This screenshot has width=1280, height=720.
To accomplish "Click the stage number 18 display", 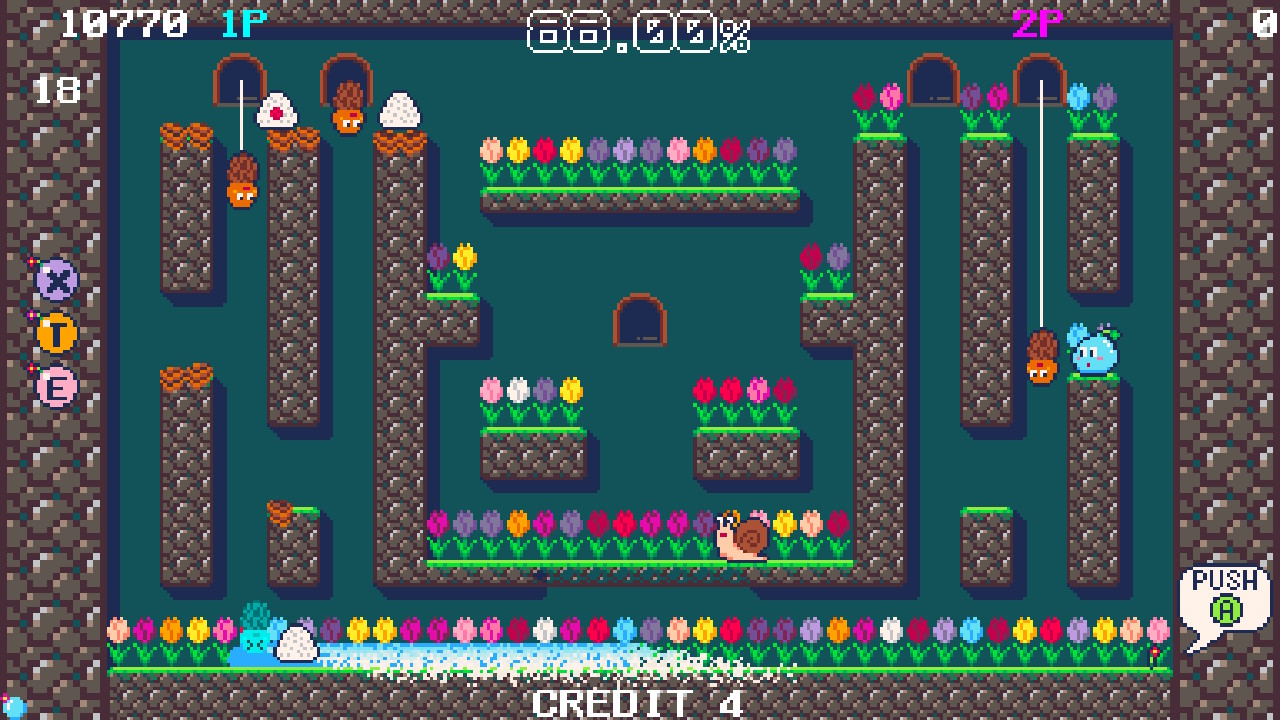I will [58, 88].
